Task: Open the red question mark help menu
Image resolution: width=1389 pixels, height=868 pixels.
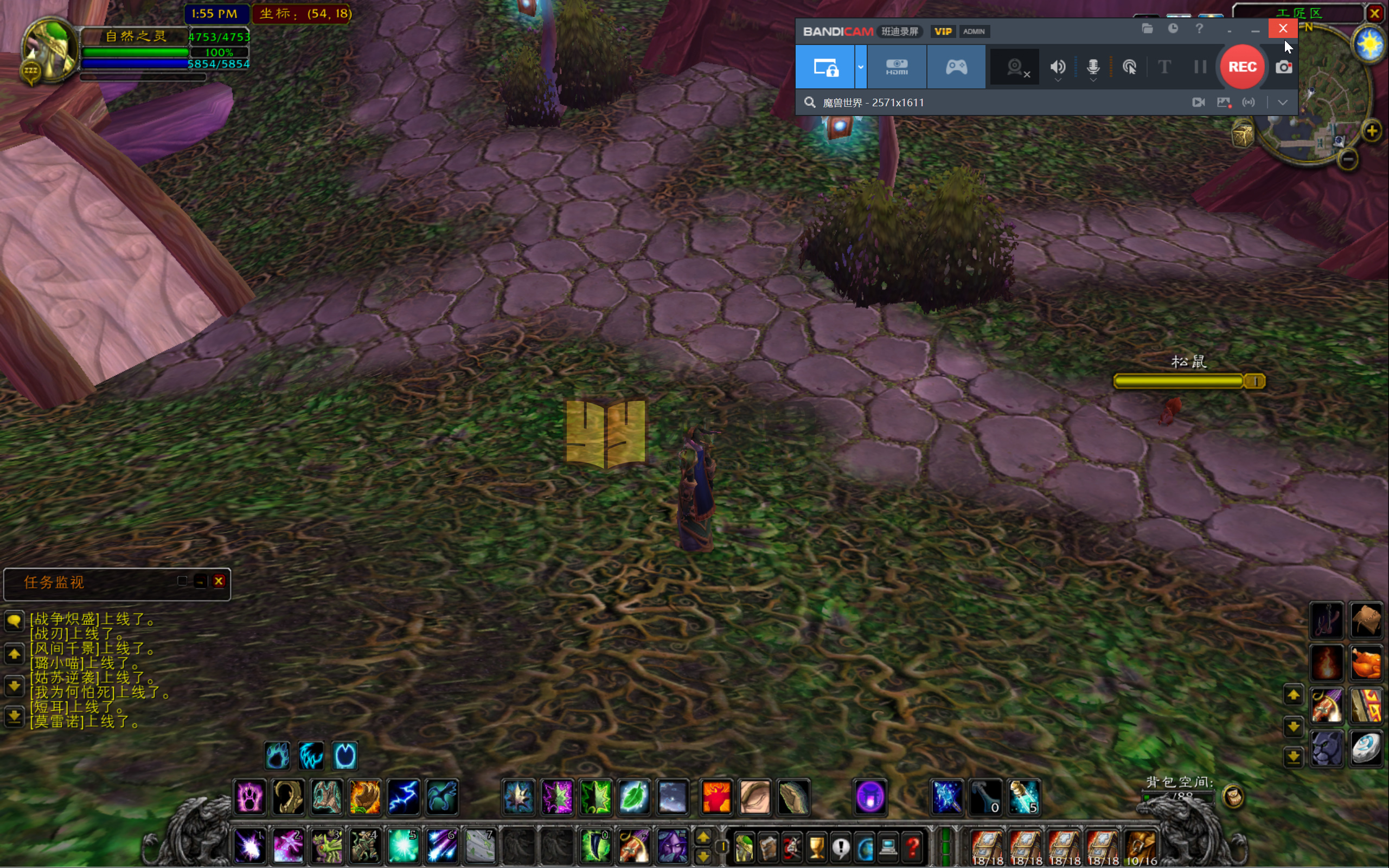Action: pyautogui.click(x=912, y=846)
